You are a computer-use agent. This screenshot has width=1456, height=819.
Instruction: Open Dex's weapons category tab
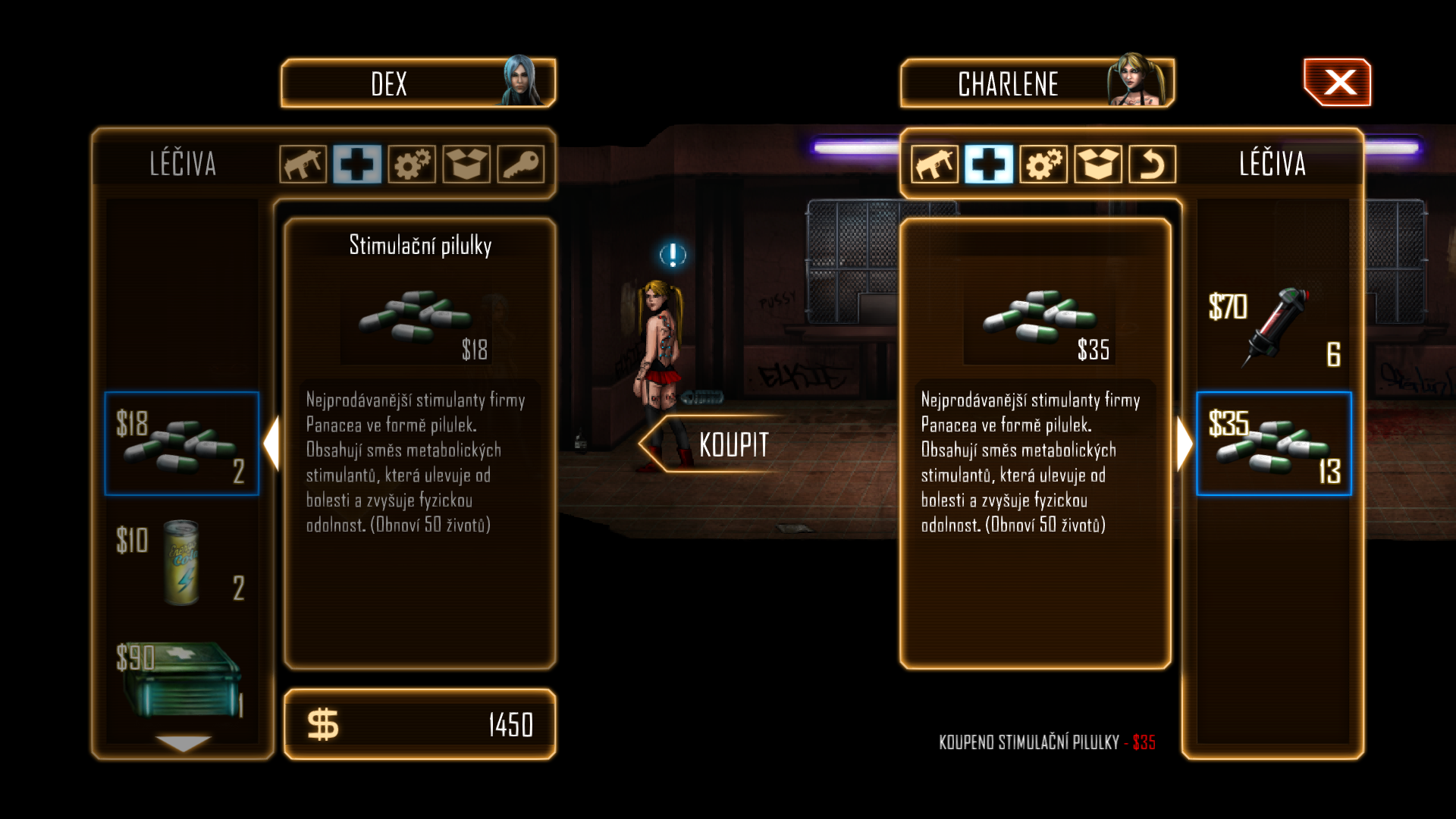(x=303, y=164)
